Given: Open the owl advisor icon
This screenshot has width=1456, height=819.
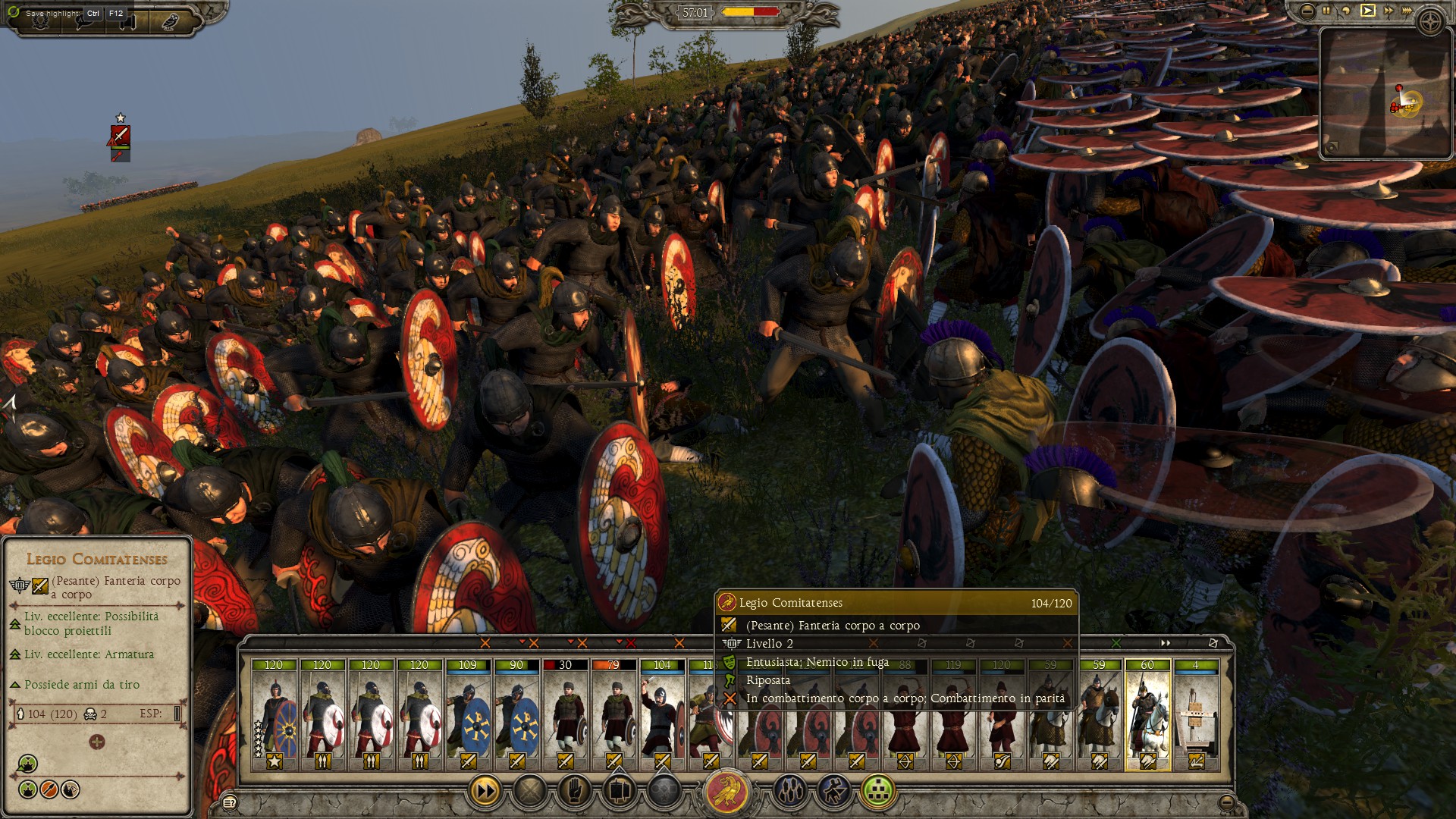Looking at the screenshot, I should click(x=168, y=20).
